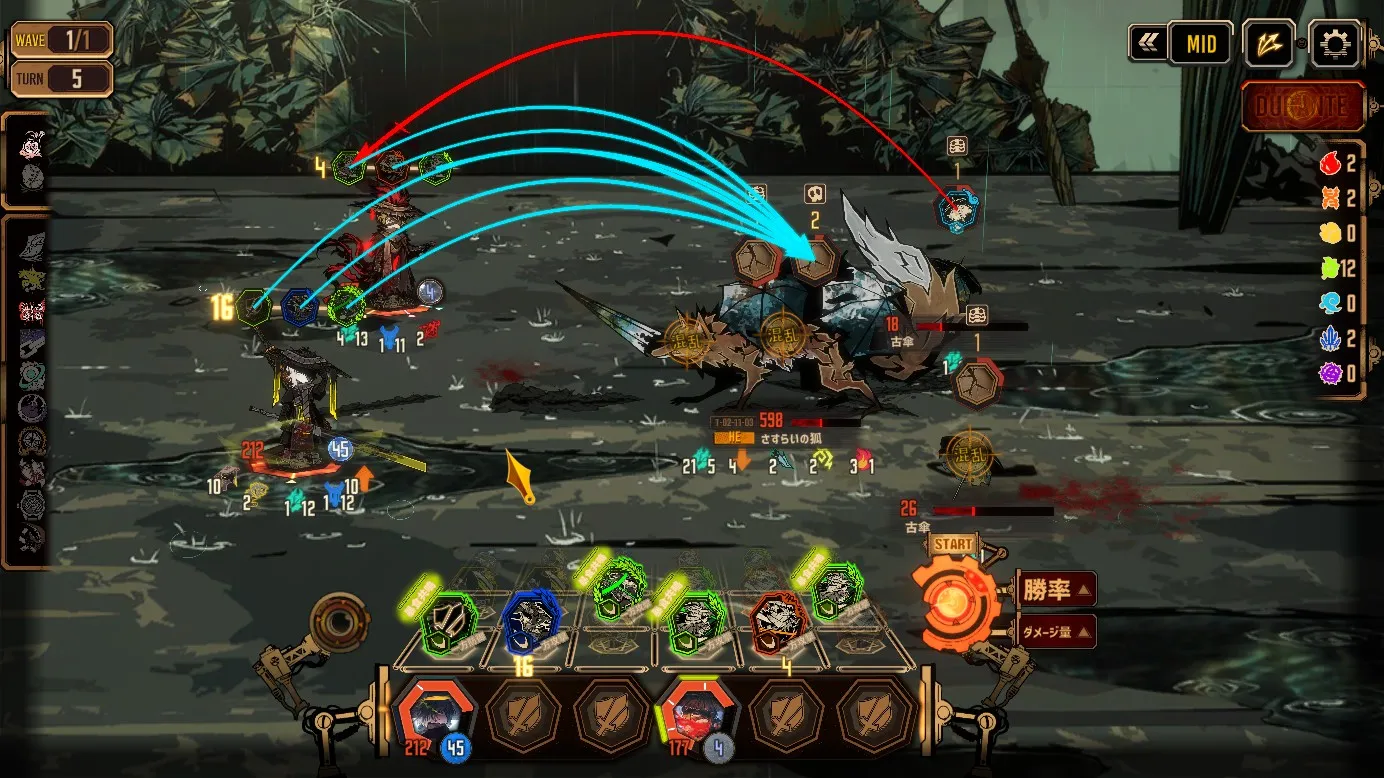This screenshot has height=778, width=1384.
Task: Click the green resource icon showing 12
Action: pyautogui.click(x=1330, y=268)
